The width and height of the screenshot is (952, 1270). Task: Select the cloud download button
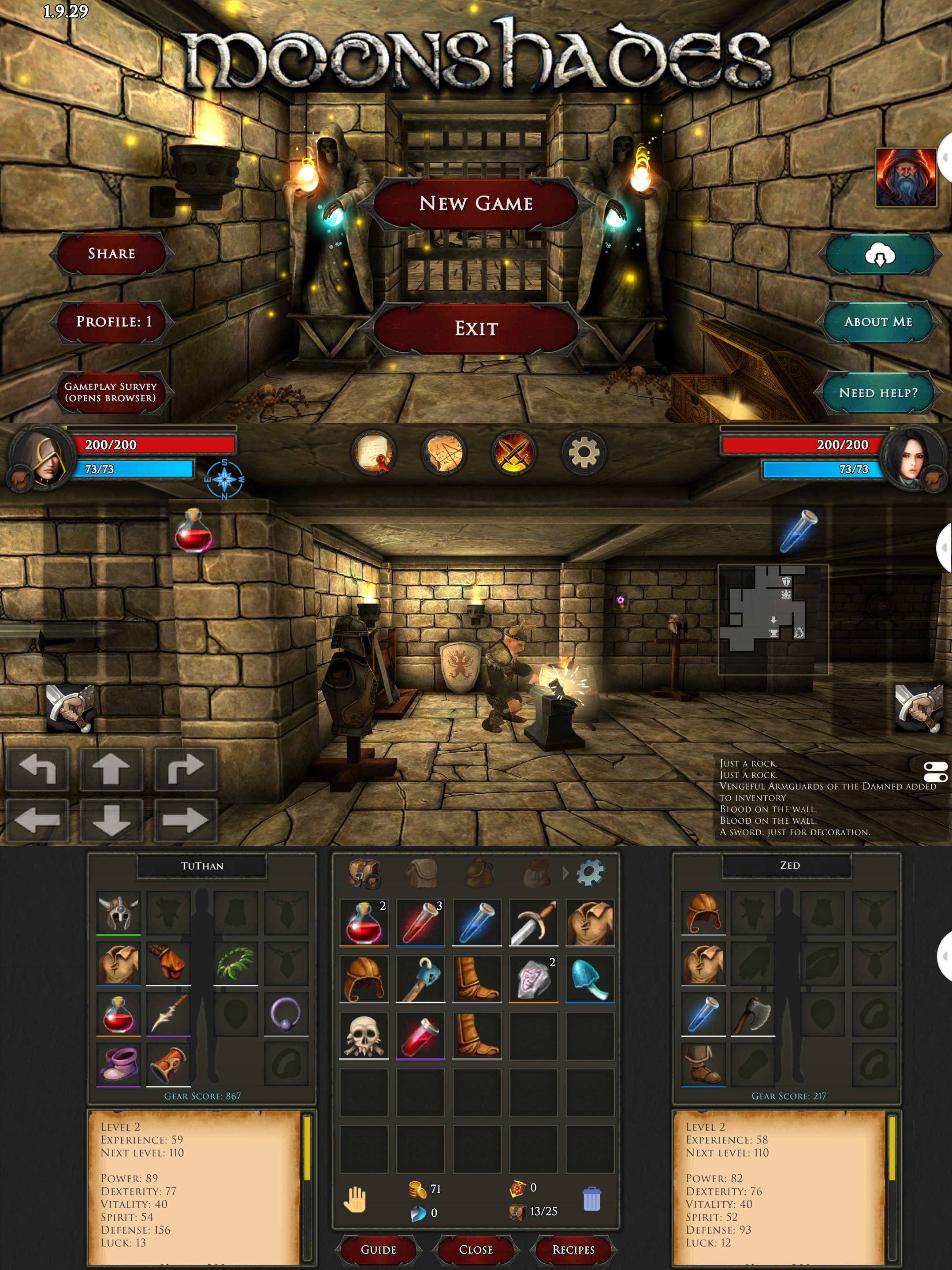(880, 254)
